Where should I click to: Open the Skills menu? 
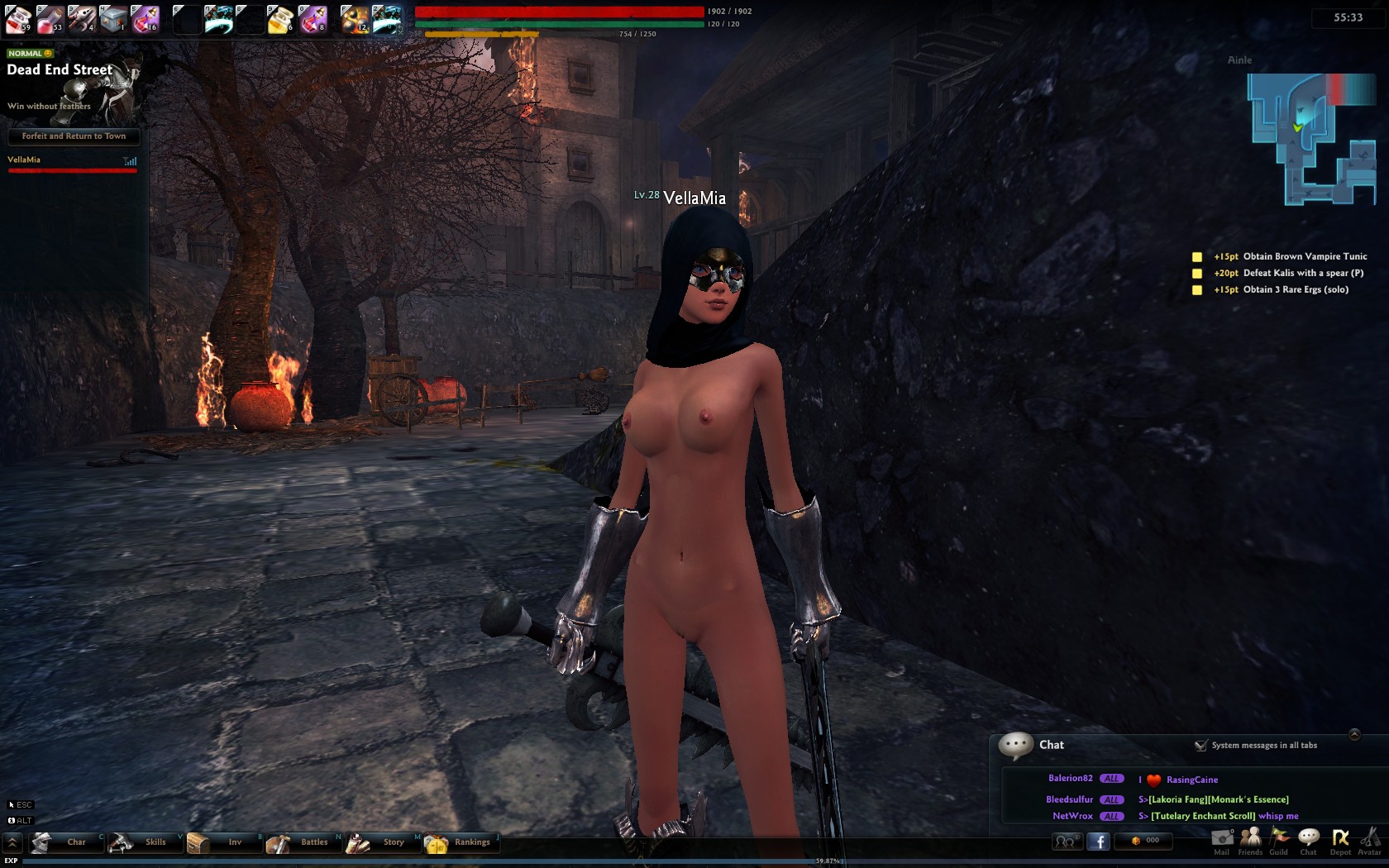(x=145, y=842)
